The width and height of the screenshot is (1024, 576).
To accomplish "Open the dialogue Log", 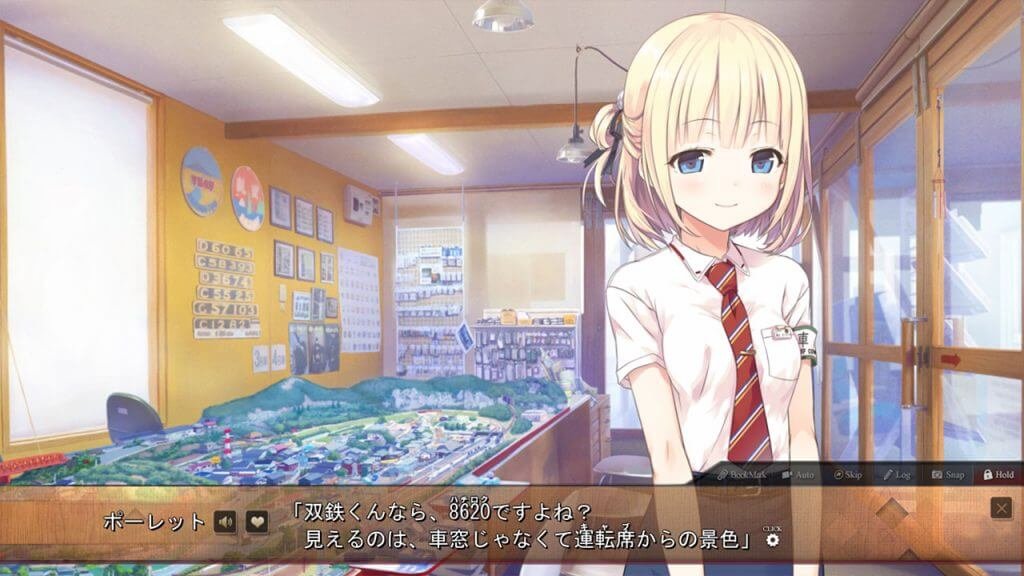I will [896, 474].
